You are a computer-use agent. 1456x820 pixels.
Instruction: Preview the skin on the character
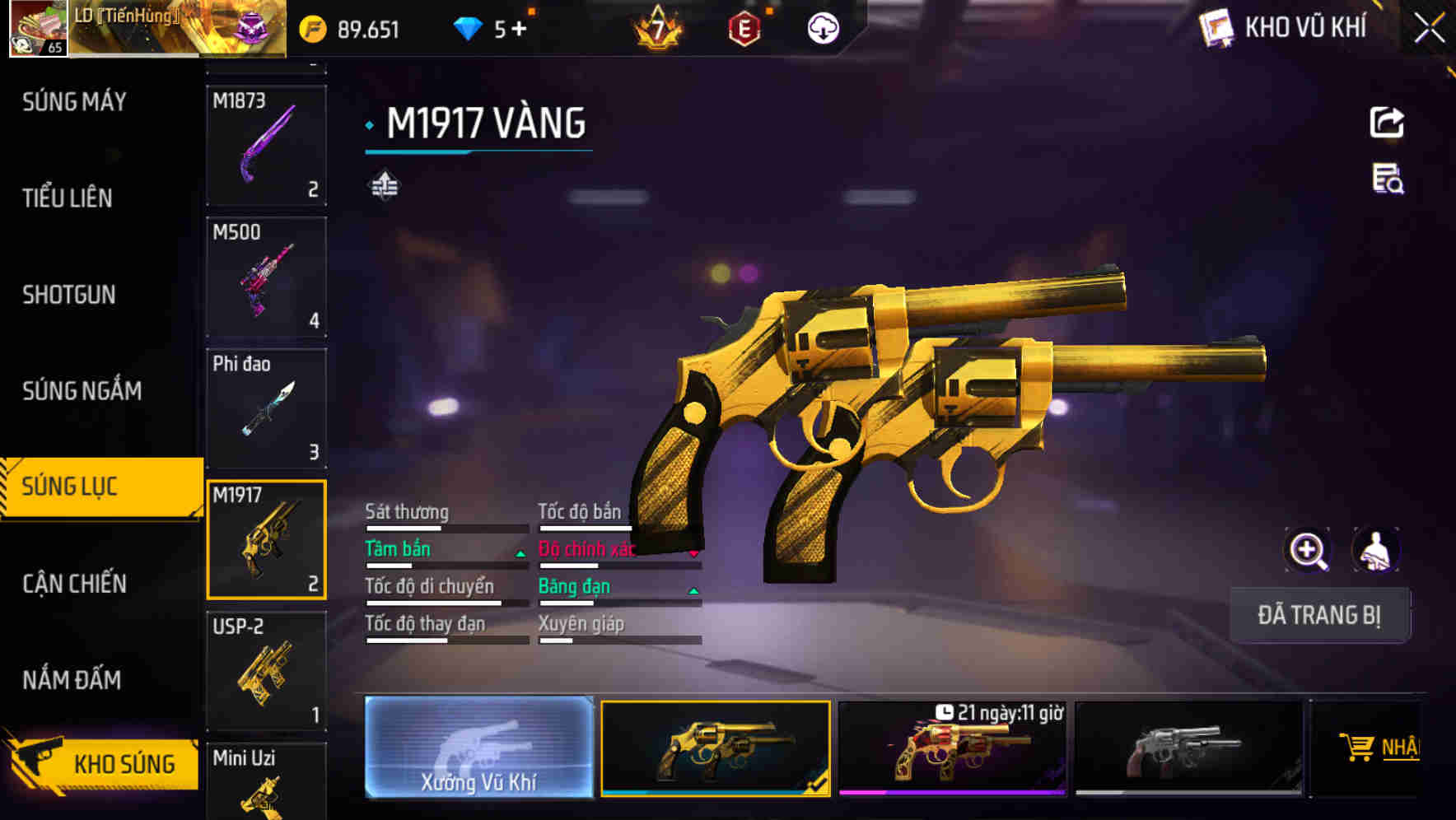(1375, 551)
